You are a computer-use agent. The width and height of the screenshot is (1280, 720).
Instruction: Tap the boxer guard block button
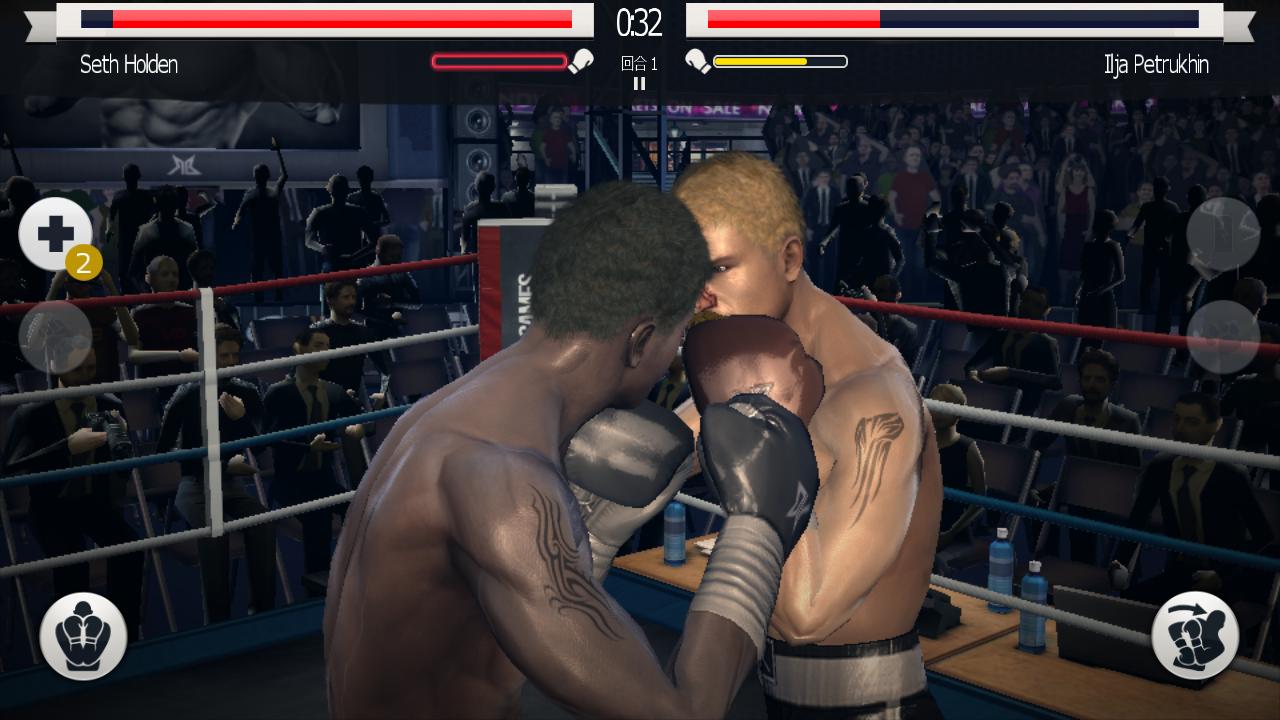point(83,636)
